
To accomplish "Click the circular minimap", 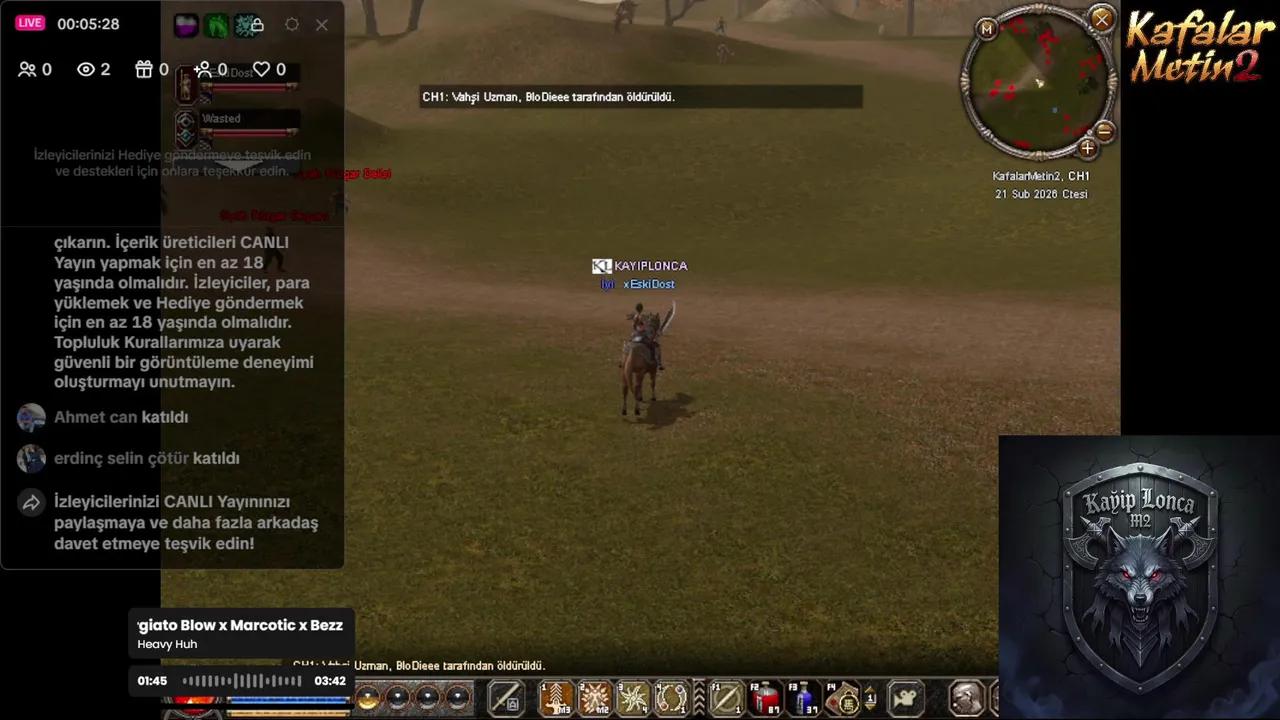I will pyautogui.click(x=1039, y=84).
